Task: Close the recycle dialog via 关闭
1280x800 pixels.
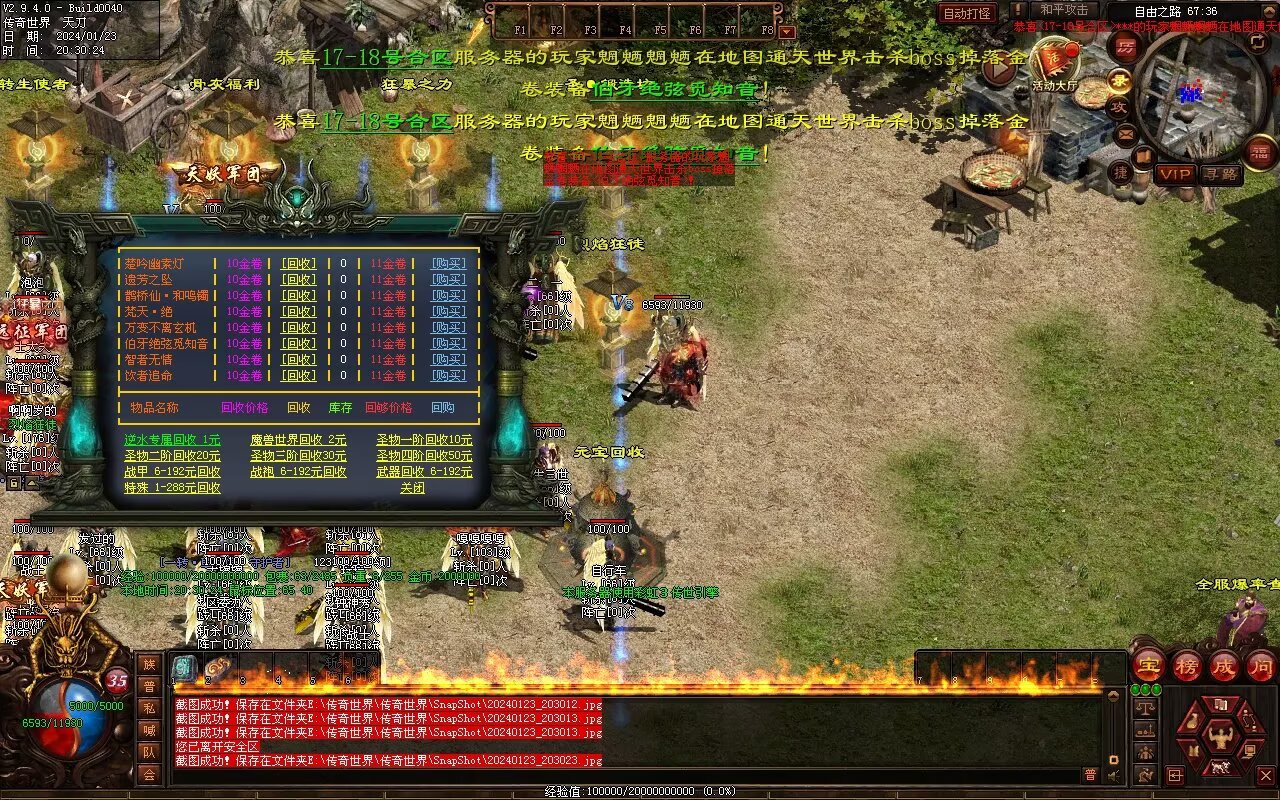Action: tap(412, 488)
